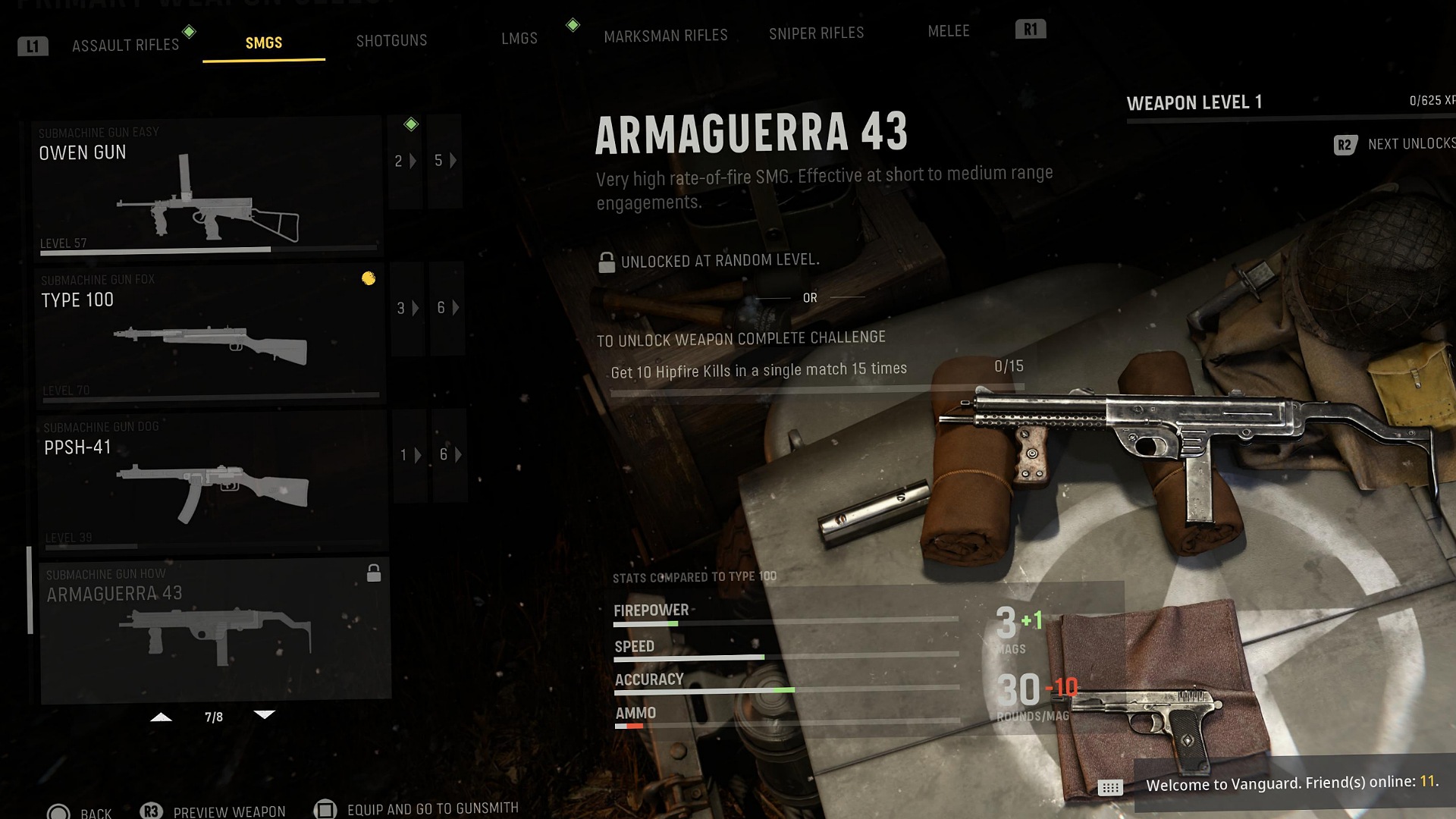Screen dimensions: 1456x819
Task: Pick the PPSh-41 weapon tile
Action: 211,479
